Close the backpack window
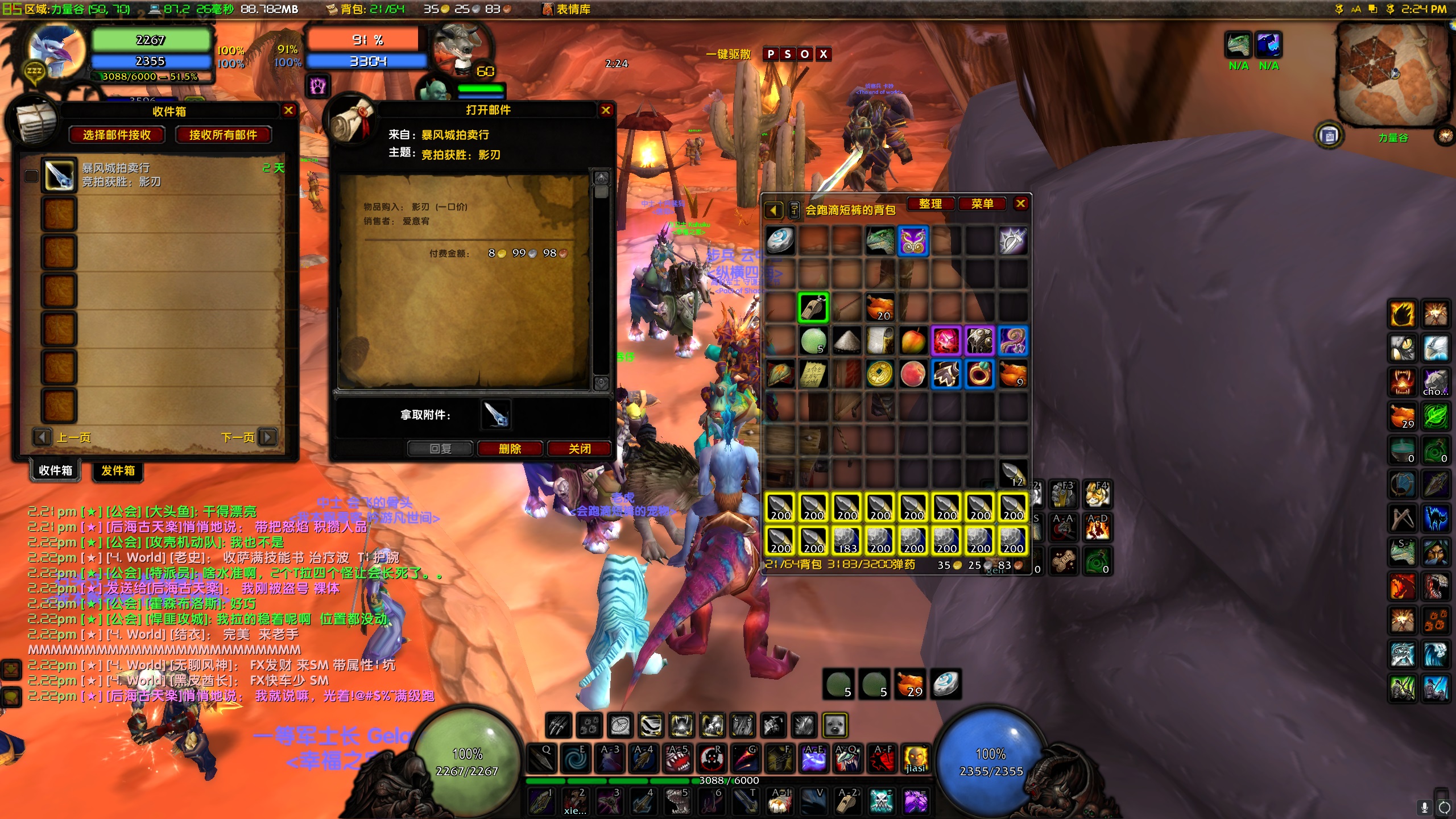This screenshot has height=819, width=1456. click(1021, 204)
